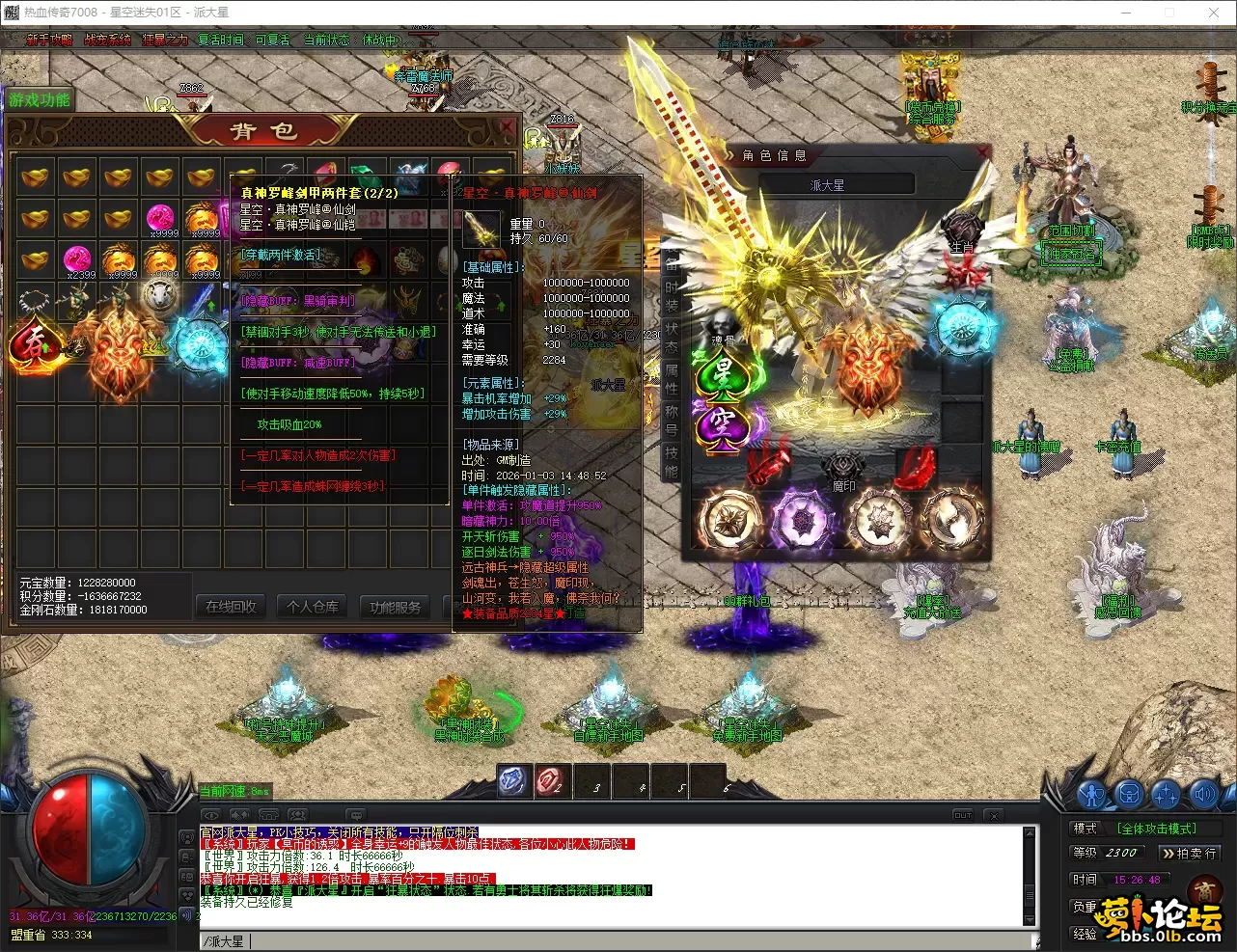Toggle the sound speaker icon
The height and width of the screenshot is (952, 1237).
coord(1203,795)
